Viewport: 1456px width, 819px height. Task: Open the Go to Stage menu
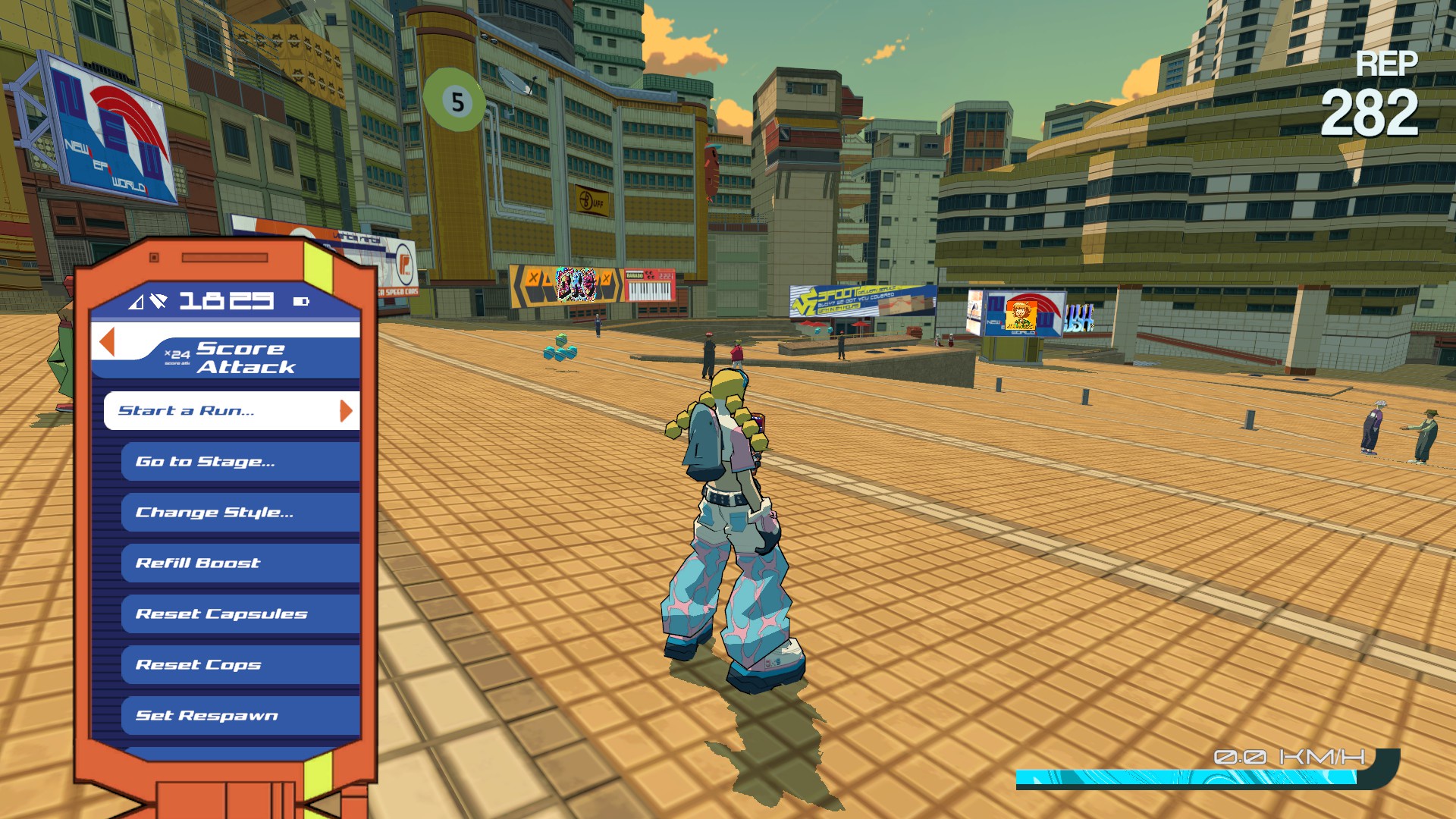(240, 461)
